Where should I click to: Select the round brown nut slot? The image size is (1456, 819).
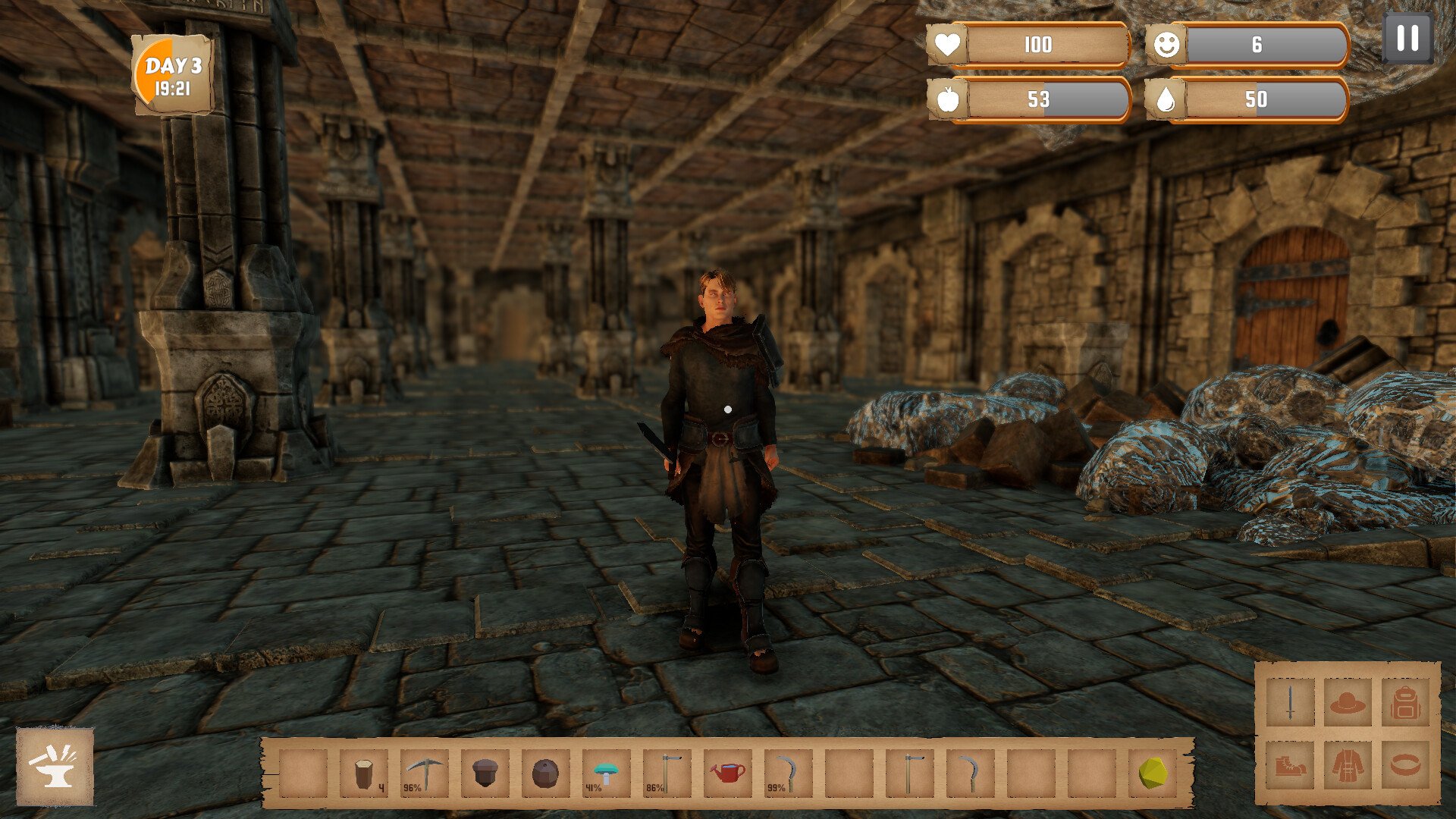(546, 773)
